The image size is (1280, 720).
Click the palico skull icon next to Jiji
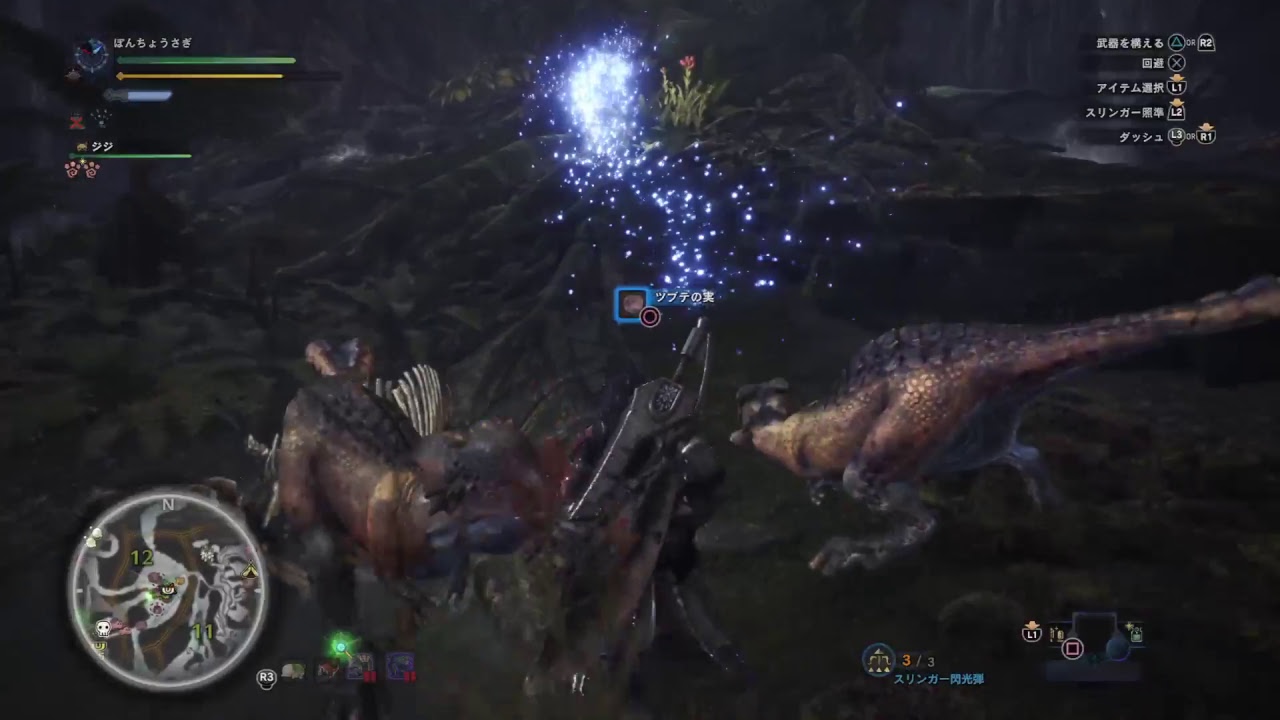click(81, 146)
